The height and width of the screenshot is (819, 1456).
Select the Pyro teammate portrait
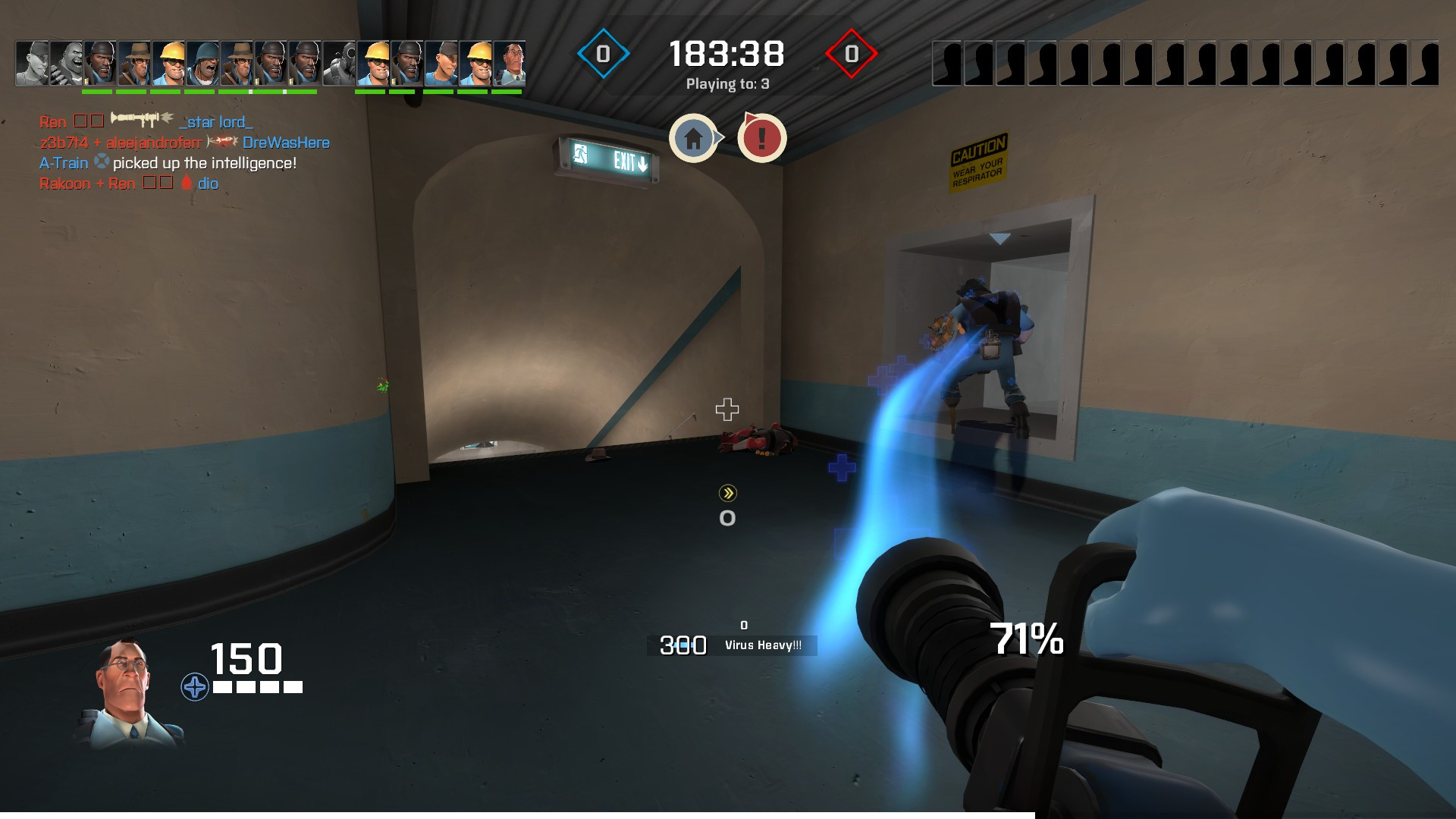[x=340, y=62]
